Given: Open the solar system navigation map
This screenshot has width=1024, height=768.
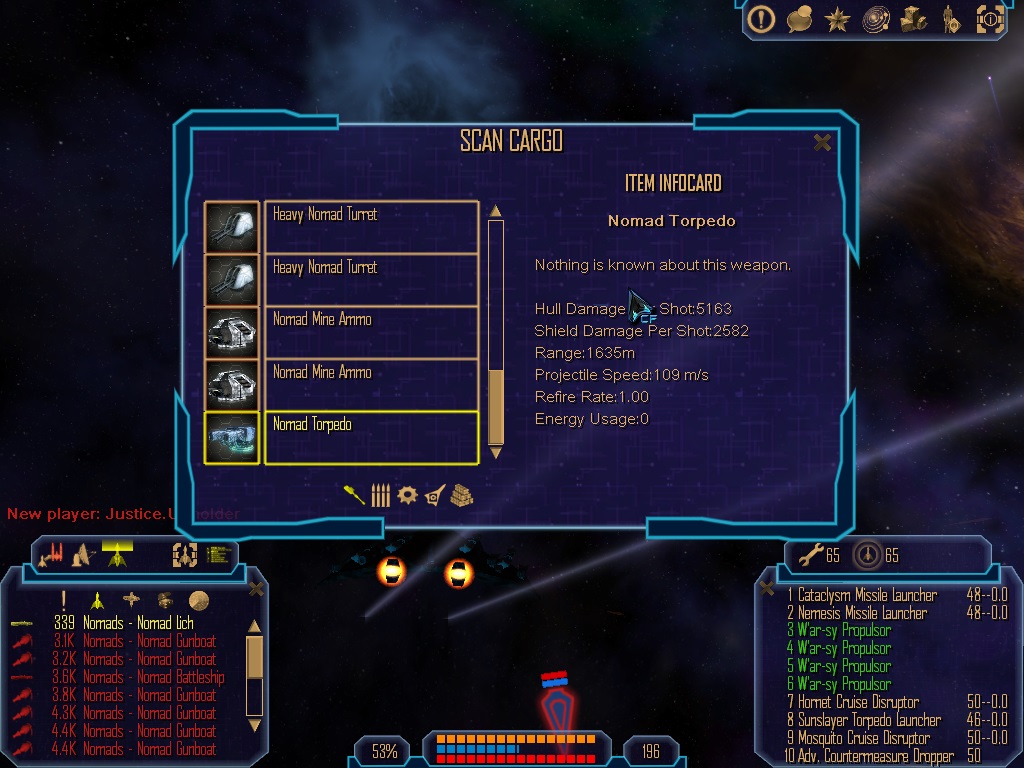Looking at the screenshot, I should tap(875, 19).
